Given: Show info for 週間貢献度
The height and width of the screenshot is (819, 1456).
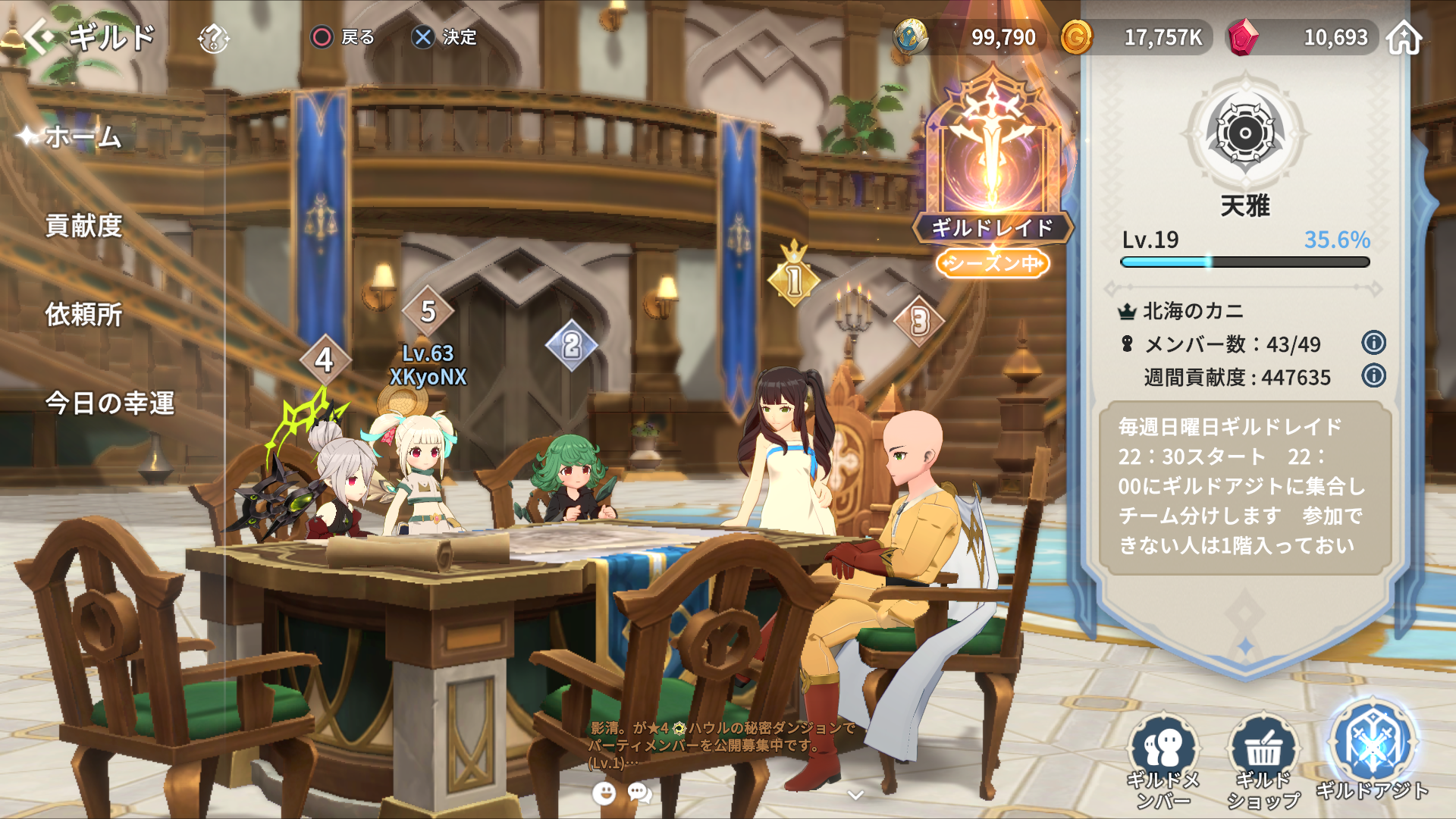Looking at the screenshot, I should click(1373, 375).
